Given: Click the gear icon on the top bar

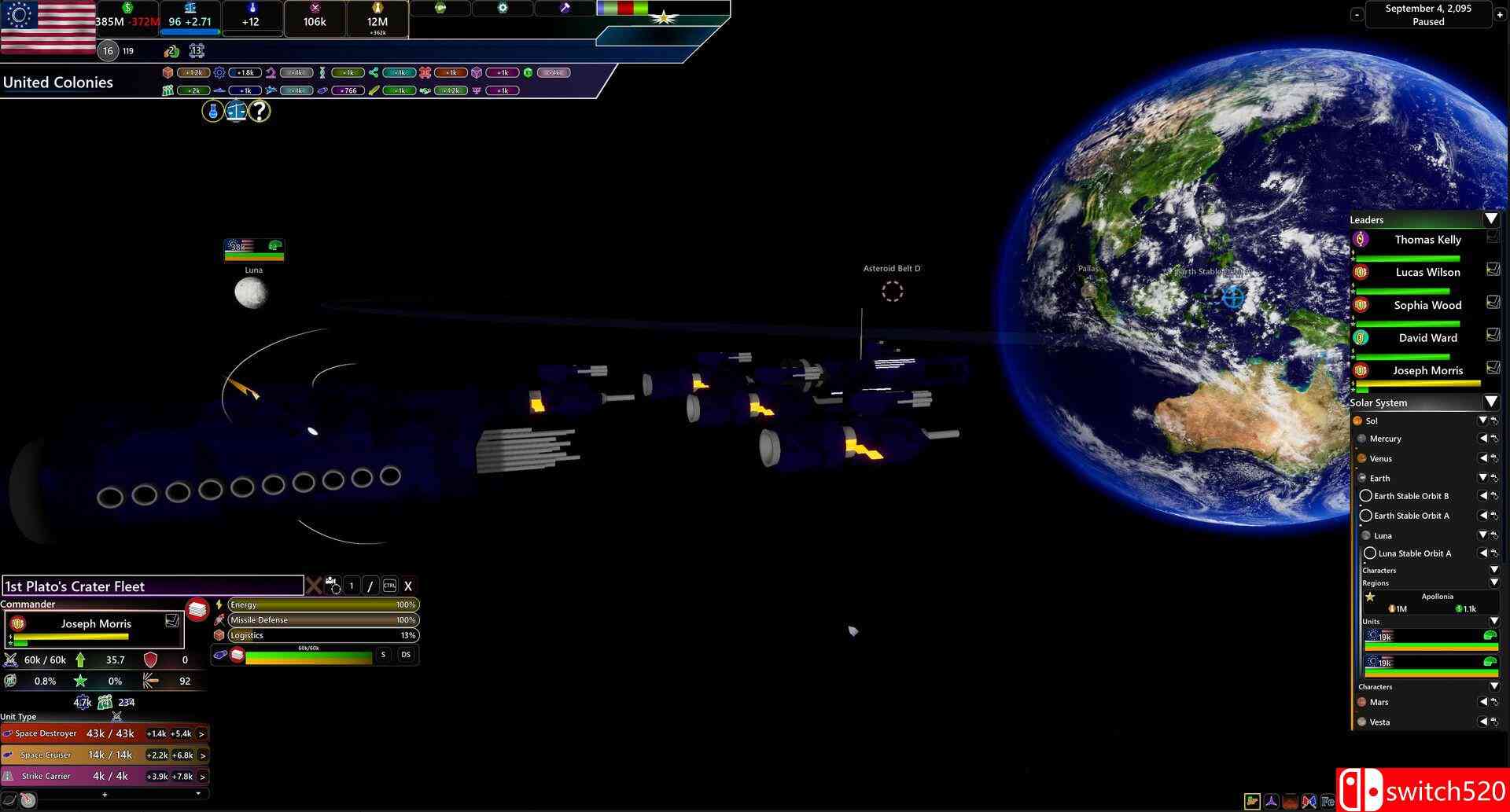Looking at the screenshot, I should (x=502, y=7).
